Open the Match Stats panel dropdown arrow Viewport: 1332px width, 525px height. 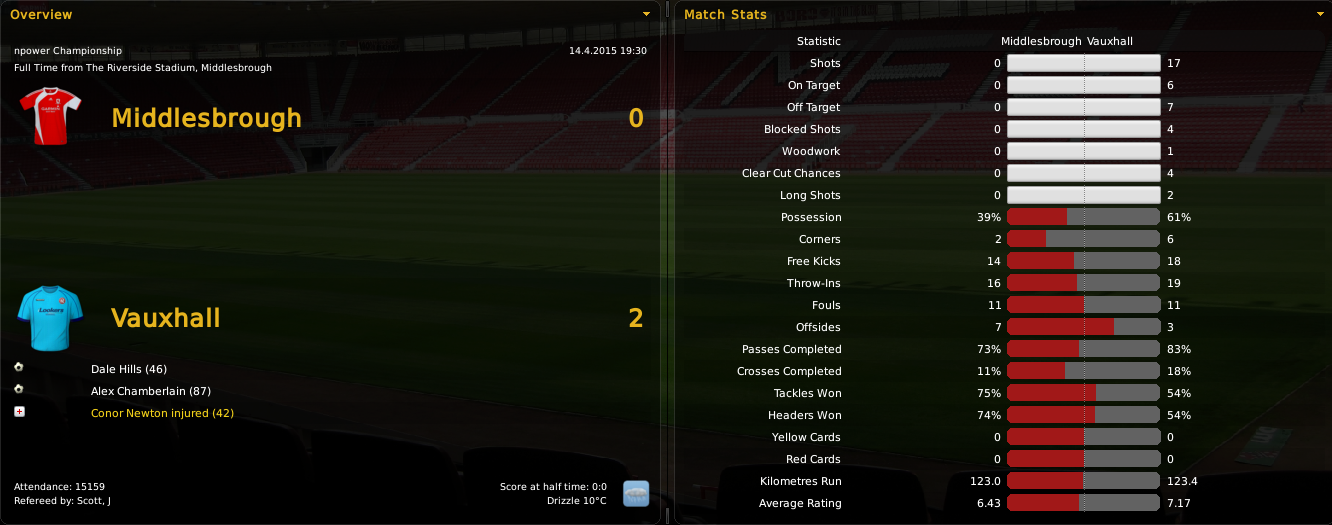click(x=1319, y=14)
